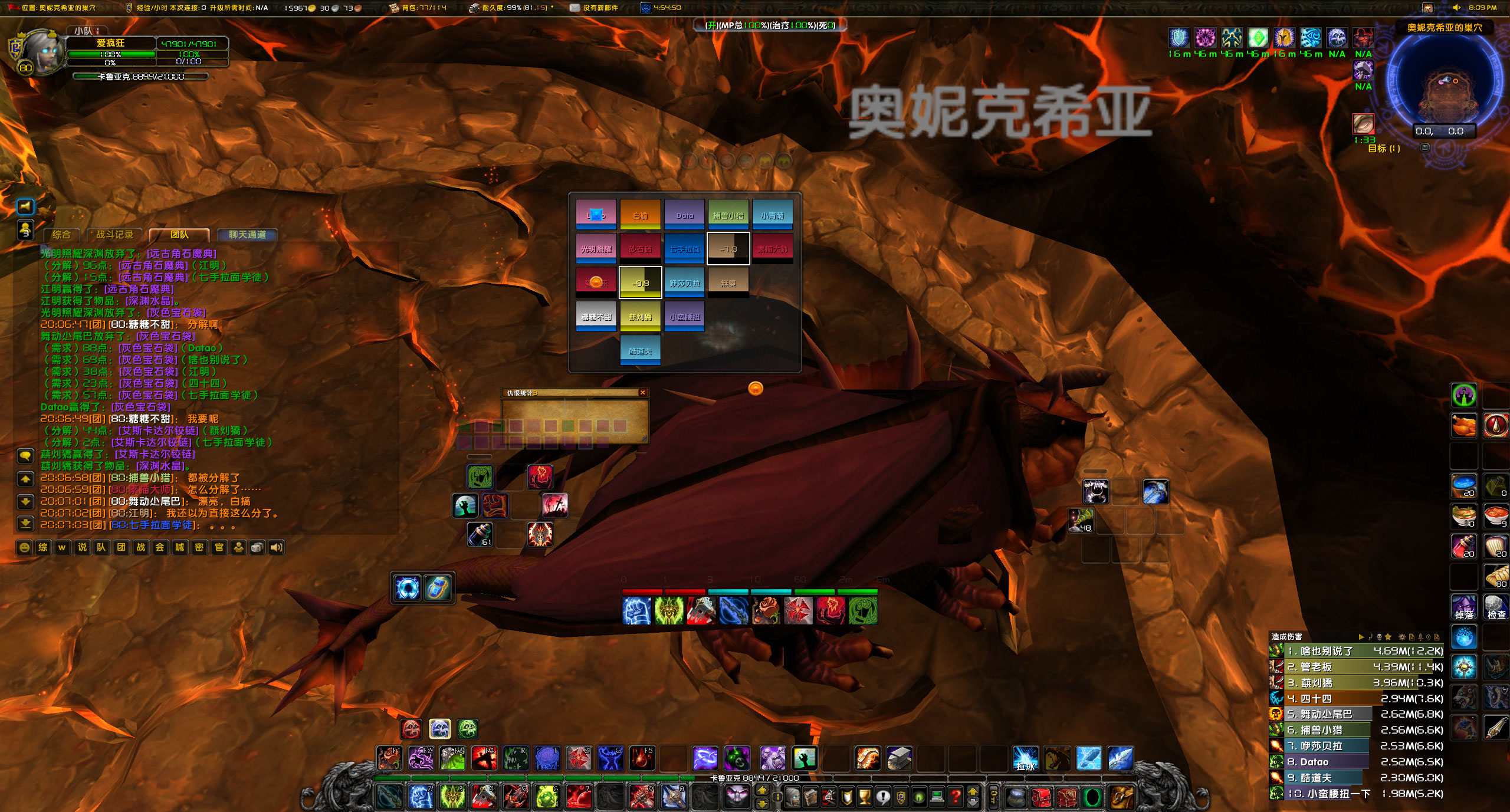Image resolution: width=1510 pixels, height=812 pixels.
Task: Open the chat menu via the yellow bubble icon
Action: 24,455
